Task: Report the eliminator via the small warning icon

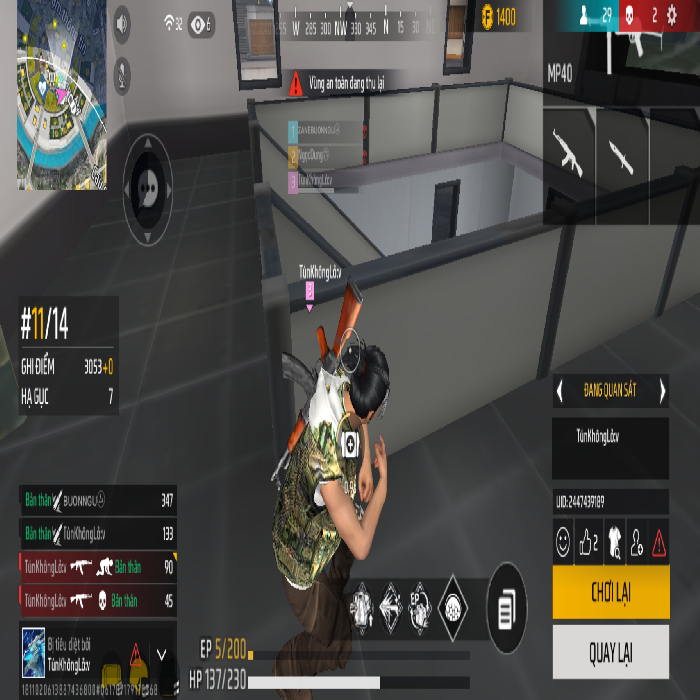Action: pyautogui.click(x=136, y=655)
